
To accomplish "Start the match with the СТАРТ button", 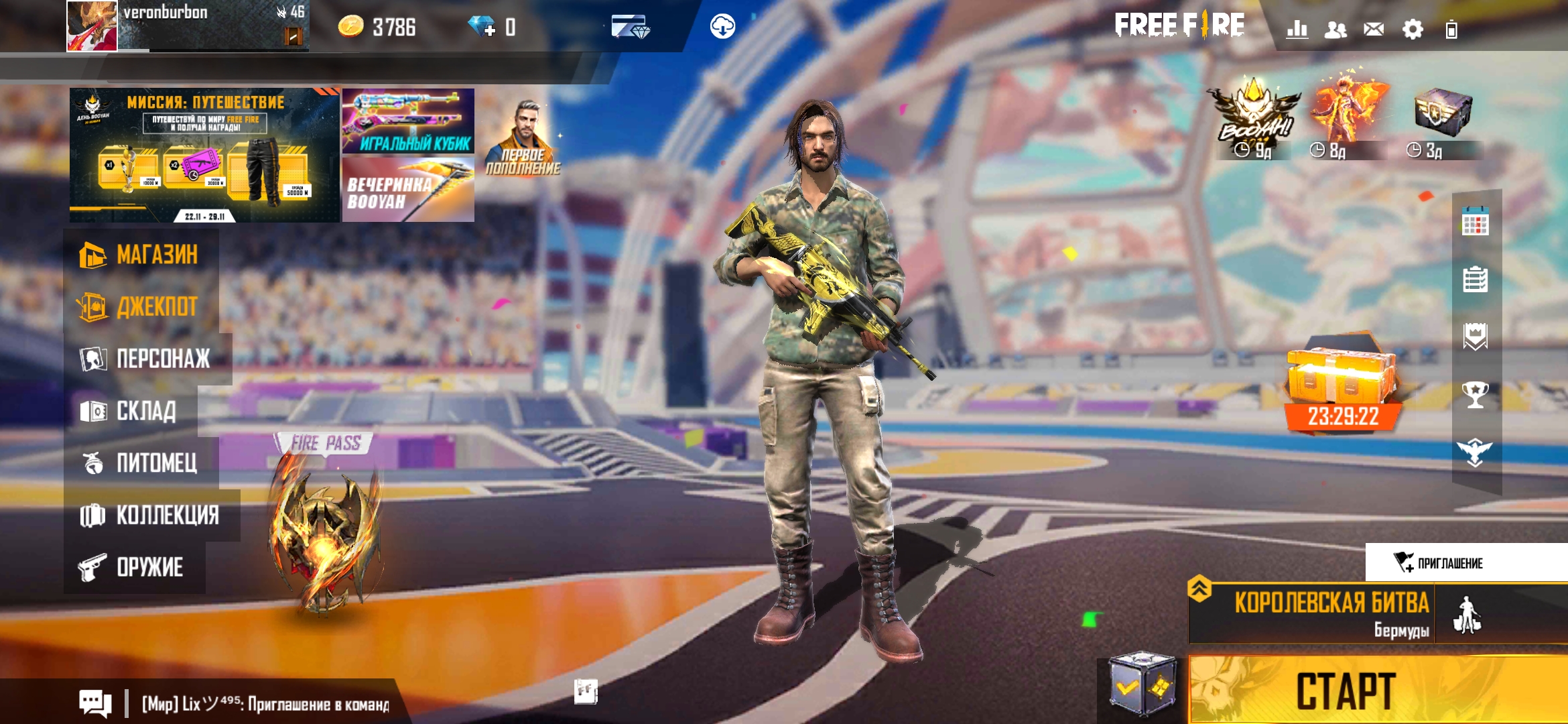I will click(x=1347, y=690).
